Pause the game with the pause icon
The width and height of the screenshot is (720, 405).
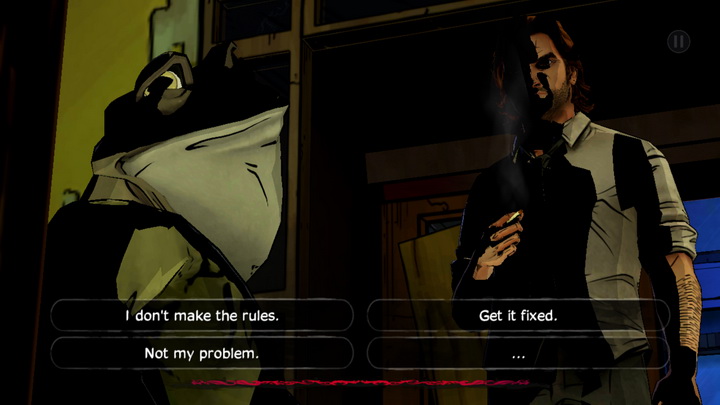678,42
